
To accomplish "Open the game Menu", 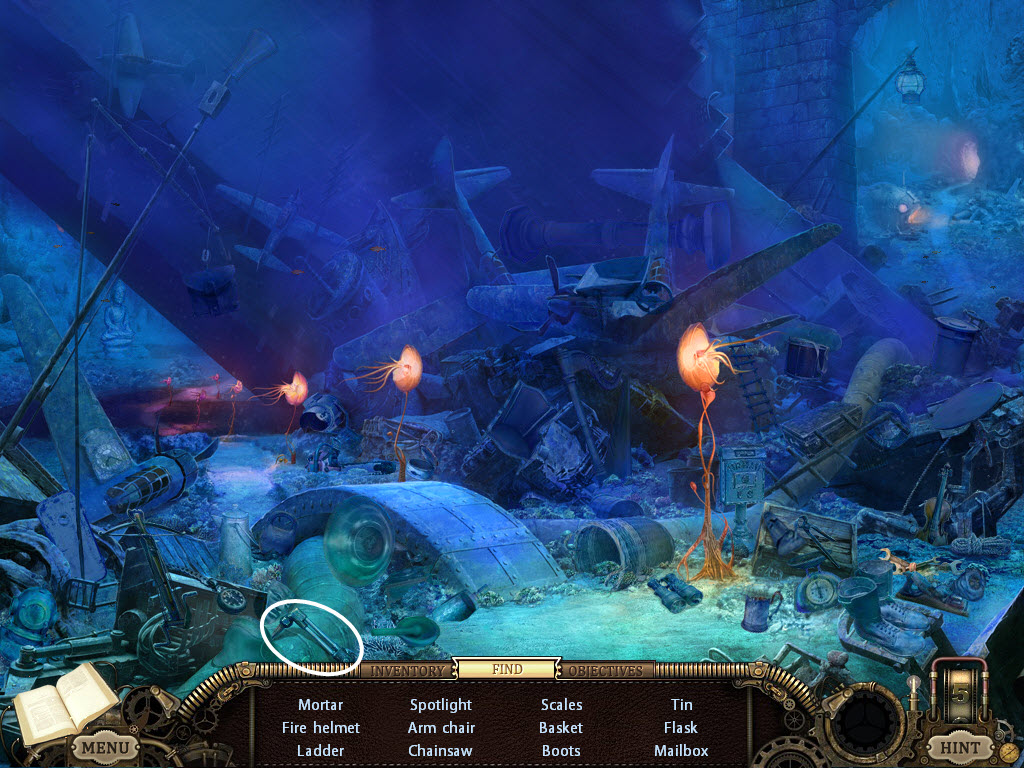I will [104, 747].
